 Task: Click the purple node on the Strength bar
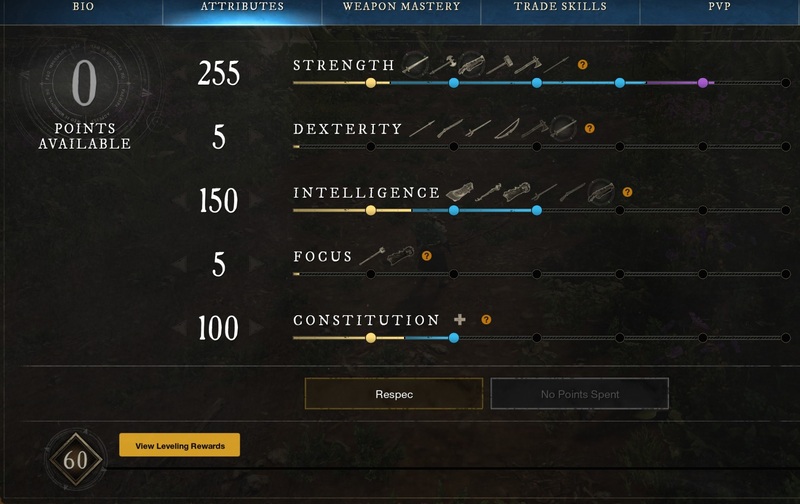click(703, 83)
